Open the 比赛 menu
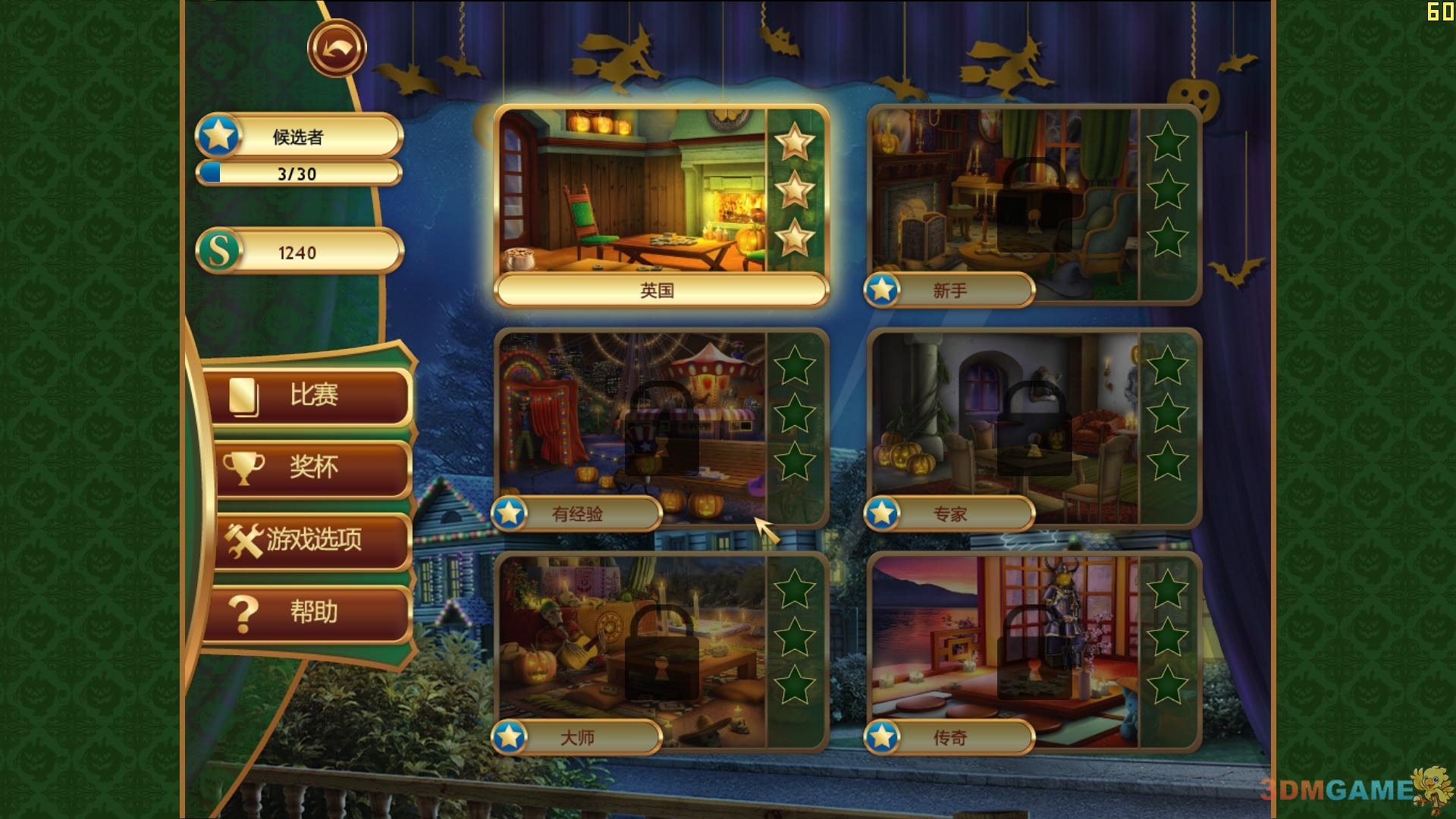This screenshot has height=819, width=1456. [x=311, y=395]
